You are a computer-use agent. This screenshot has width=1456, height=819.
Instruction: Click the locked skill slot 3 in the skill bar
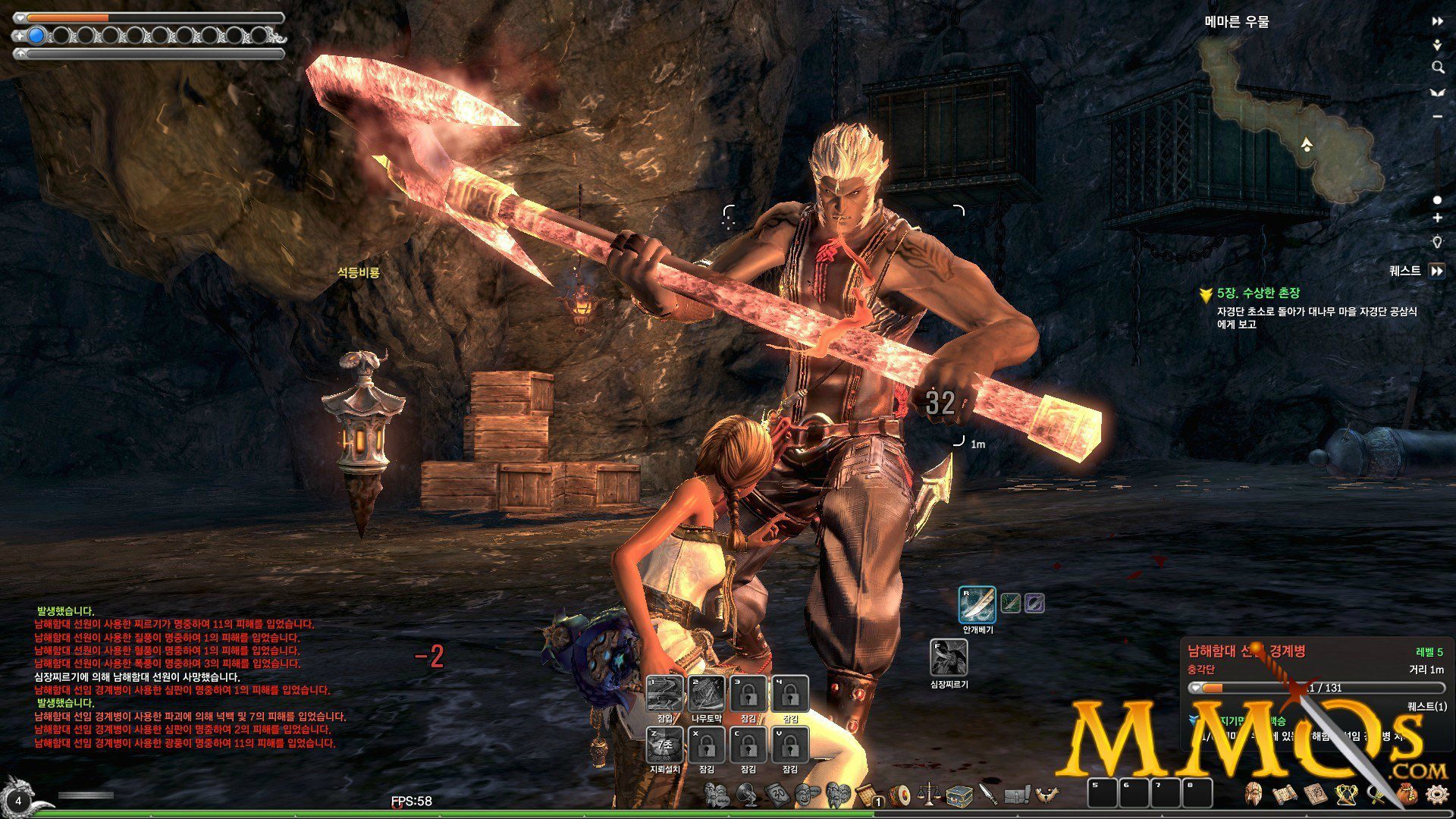click(747, 694)
